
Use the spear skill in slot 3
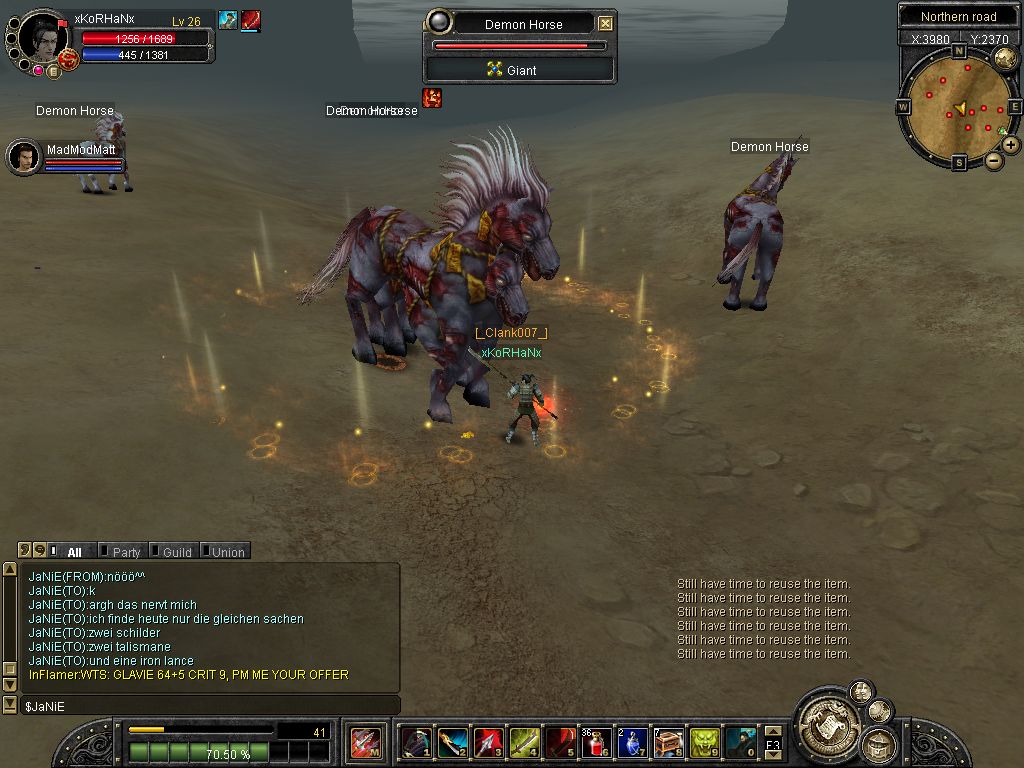tap(488, 743)
